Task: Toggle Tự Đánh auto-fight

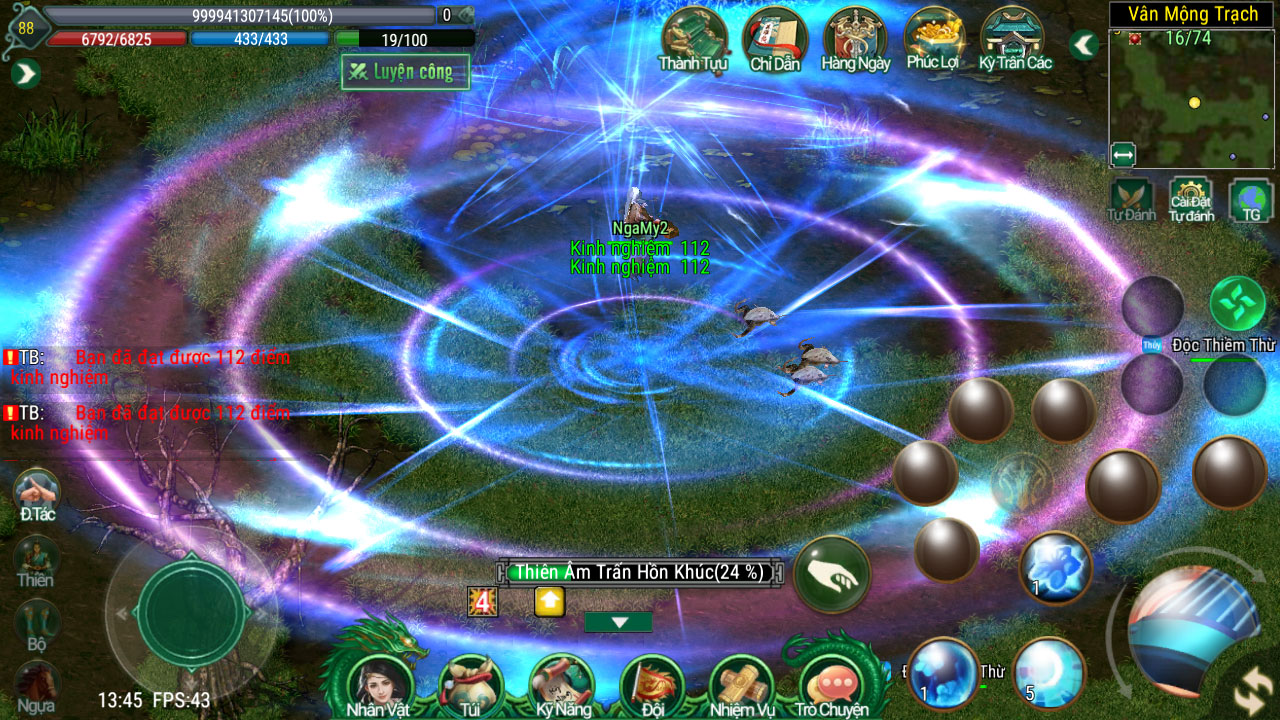Action: 1131,198
